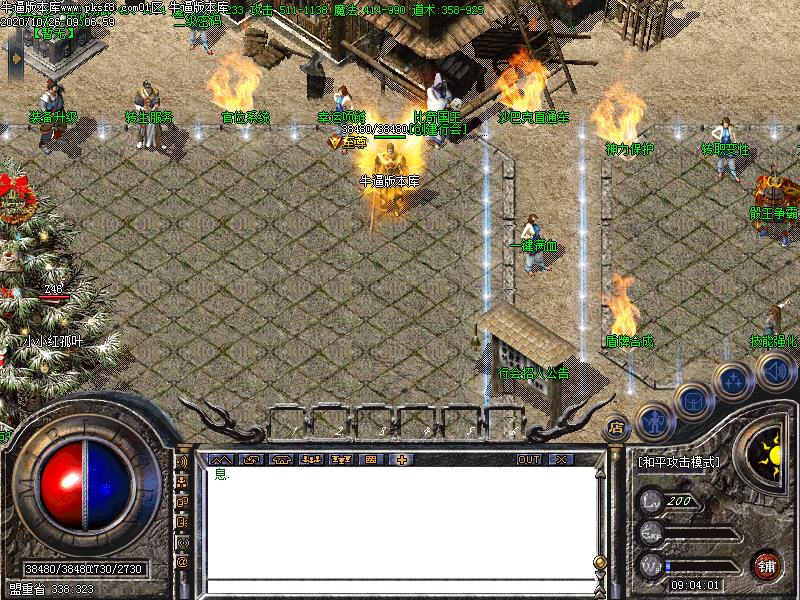The width and height of the screenshot is (800, 600).
Task: Switch the 和平攻击模式 attack mode label
Action: [x=679, y=462]
